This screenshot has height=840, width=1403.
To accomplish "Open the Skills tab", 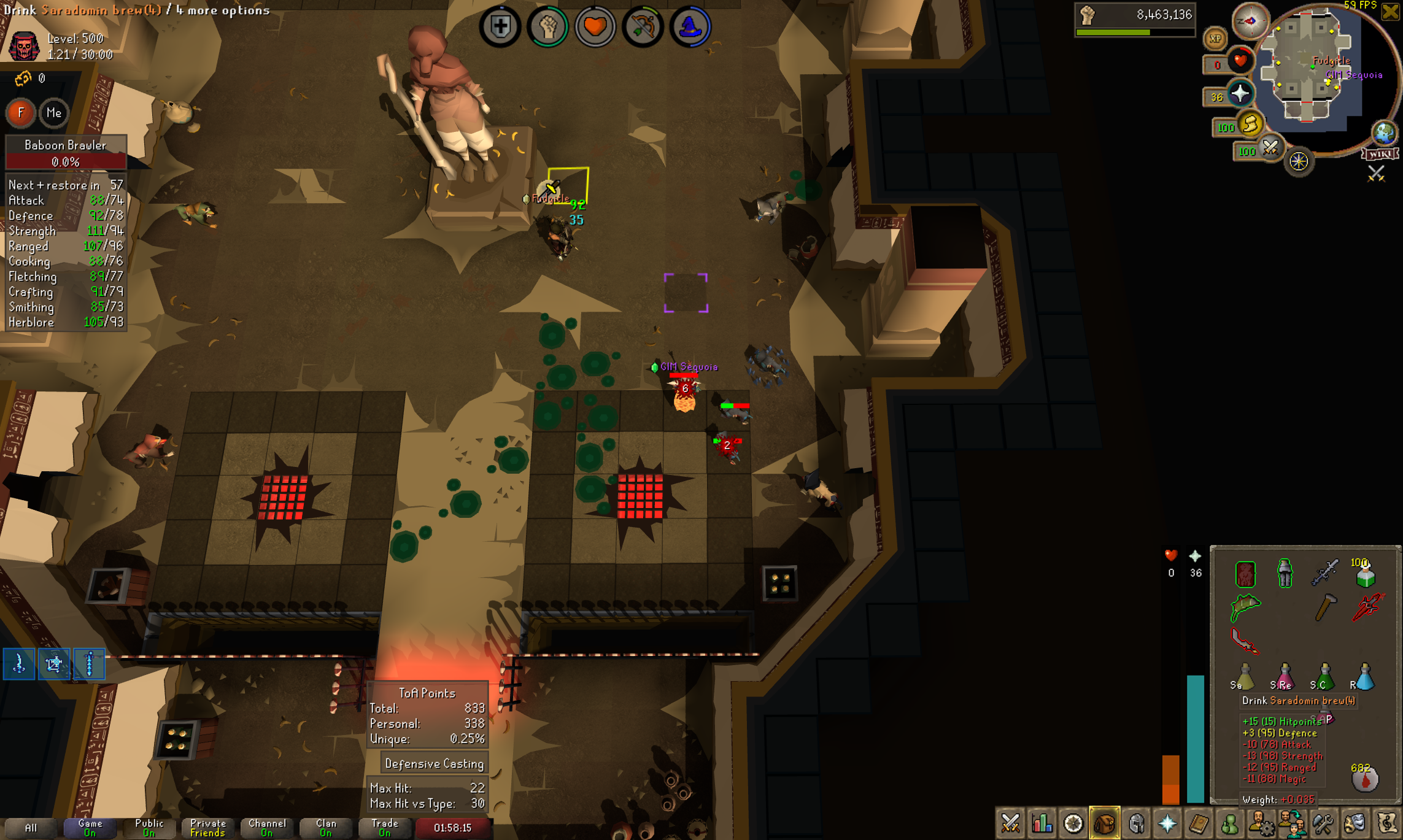I will [1042, 823].
